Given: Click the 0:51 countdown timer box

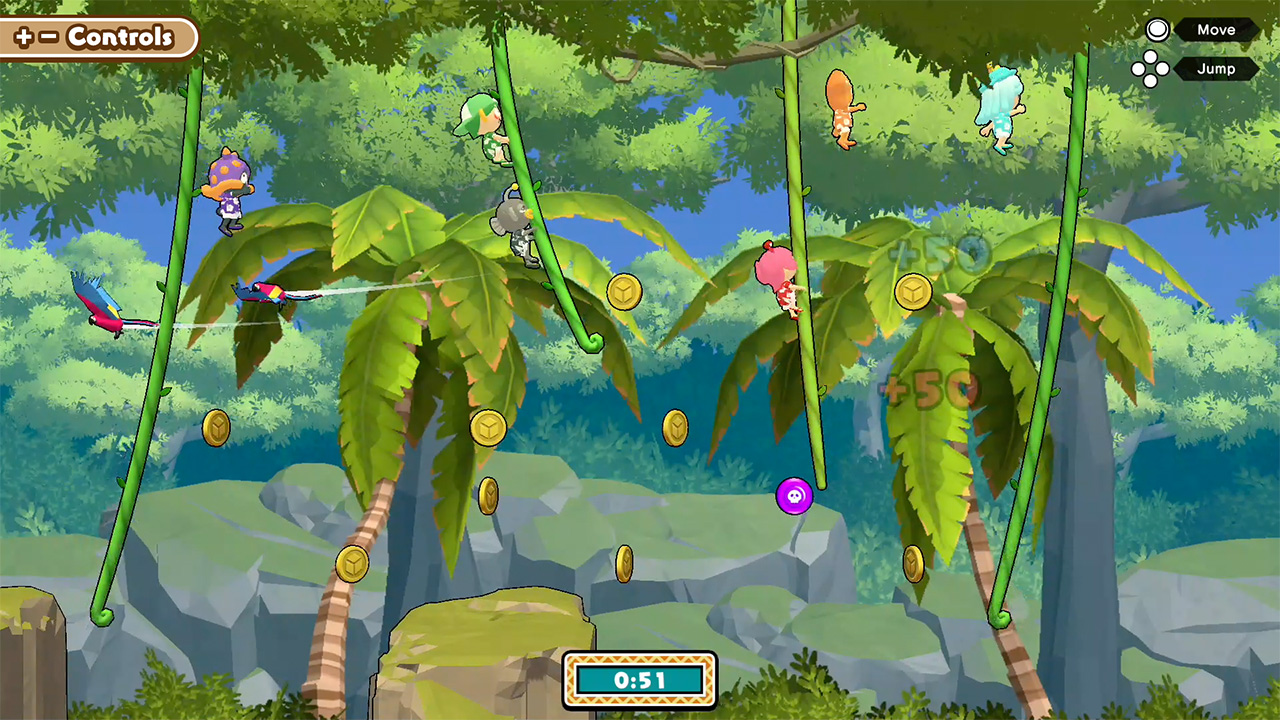Looking at the screenshot, I should [639, 679].
